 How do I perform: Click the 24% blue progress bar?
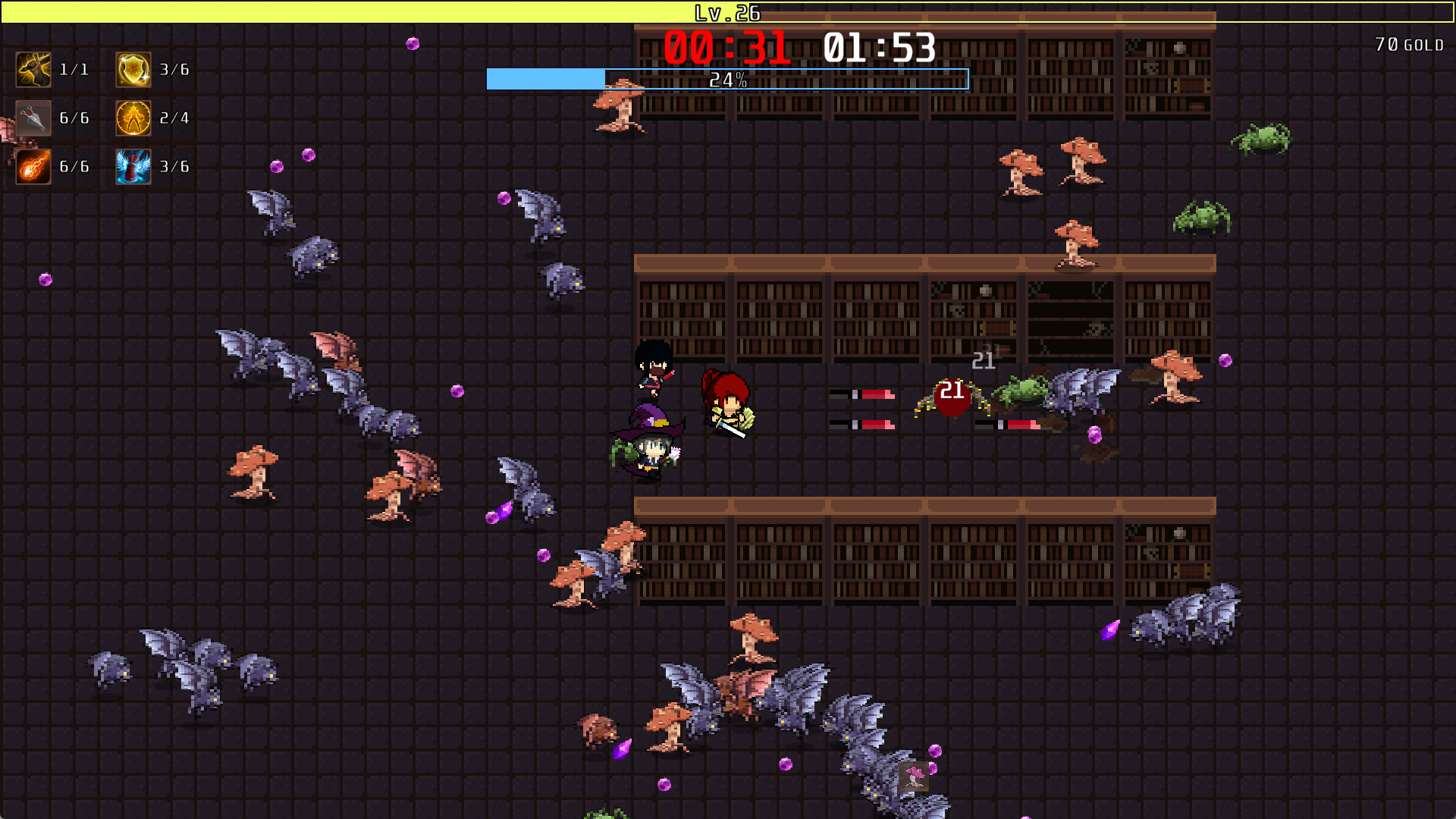(x=728, y=77)
